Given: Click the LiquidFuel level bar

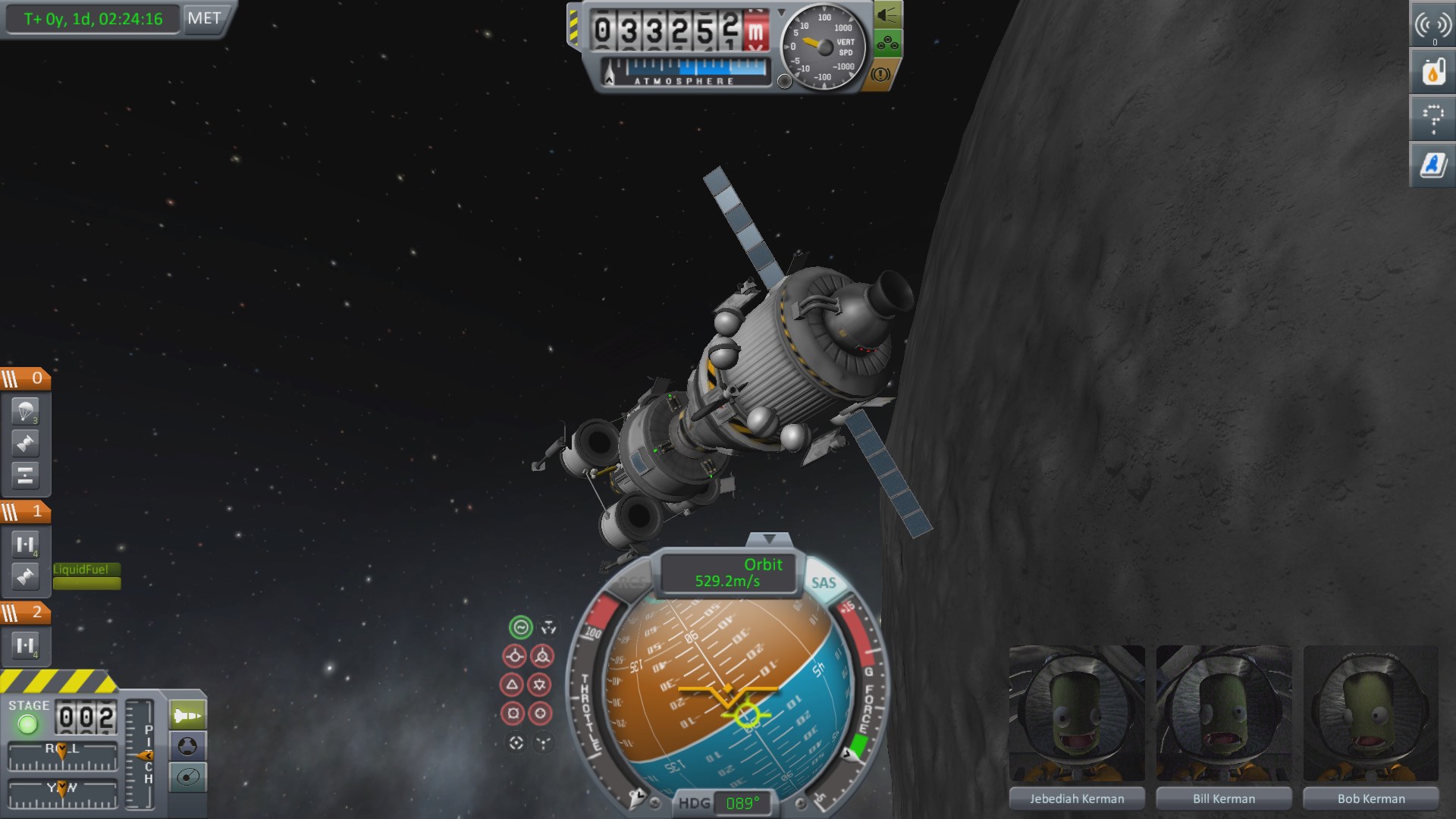Looking at the screenshot, I should click(x=86, y=584).
